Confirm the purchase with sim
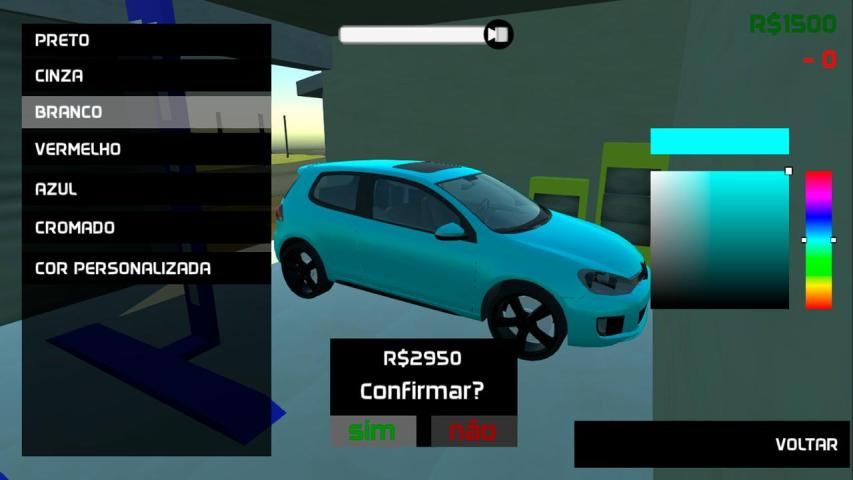This screenshot has height=480, width=853. (372, 432)
